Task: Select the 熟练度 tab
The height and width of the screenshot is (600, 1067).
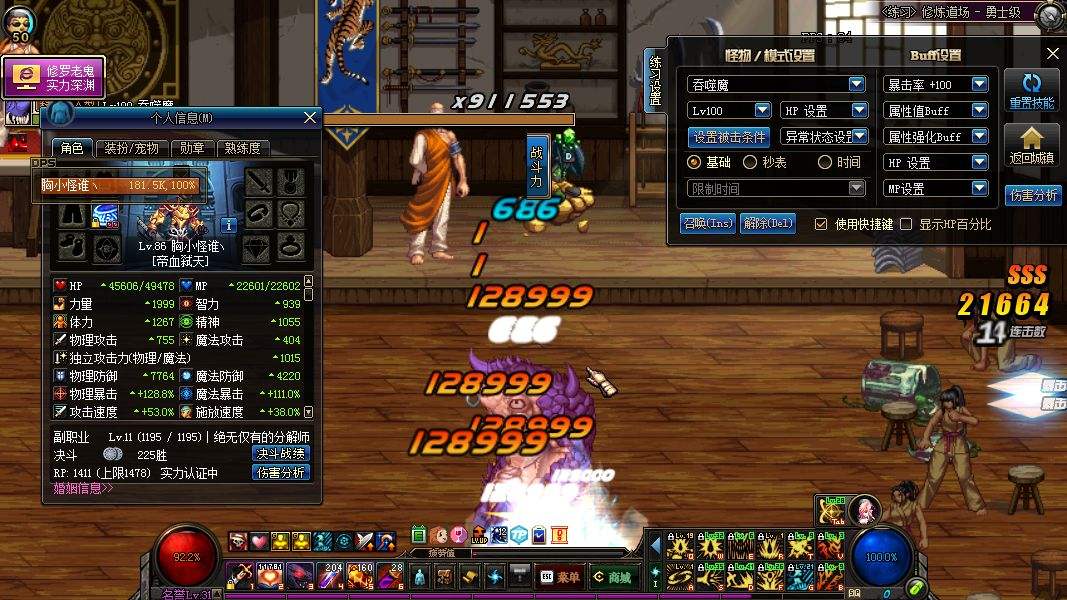Action: [x=242, y=148]
